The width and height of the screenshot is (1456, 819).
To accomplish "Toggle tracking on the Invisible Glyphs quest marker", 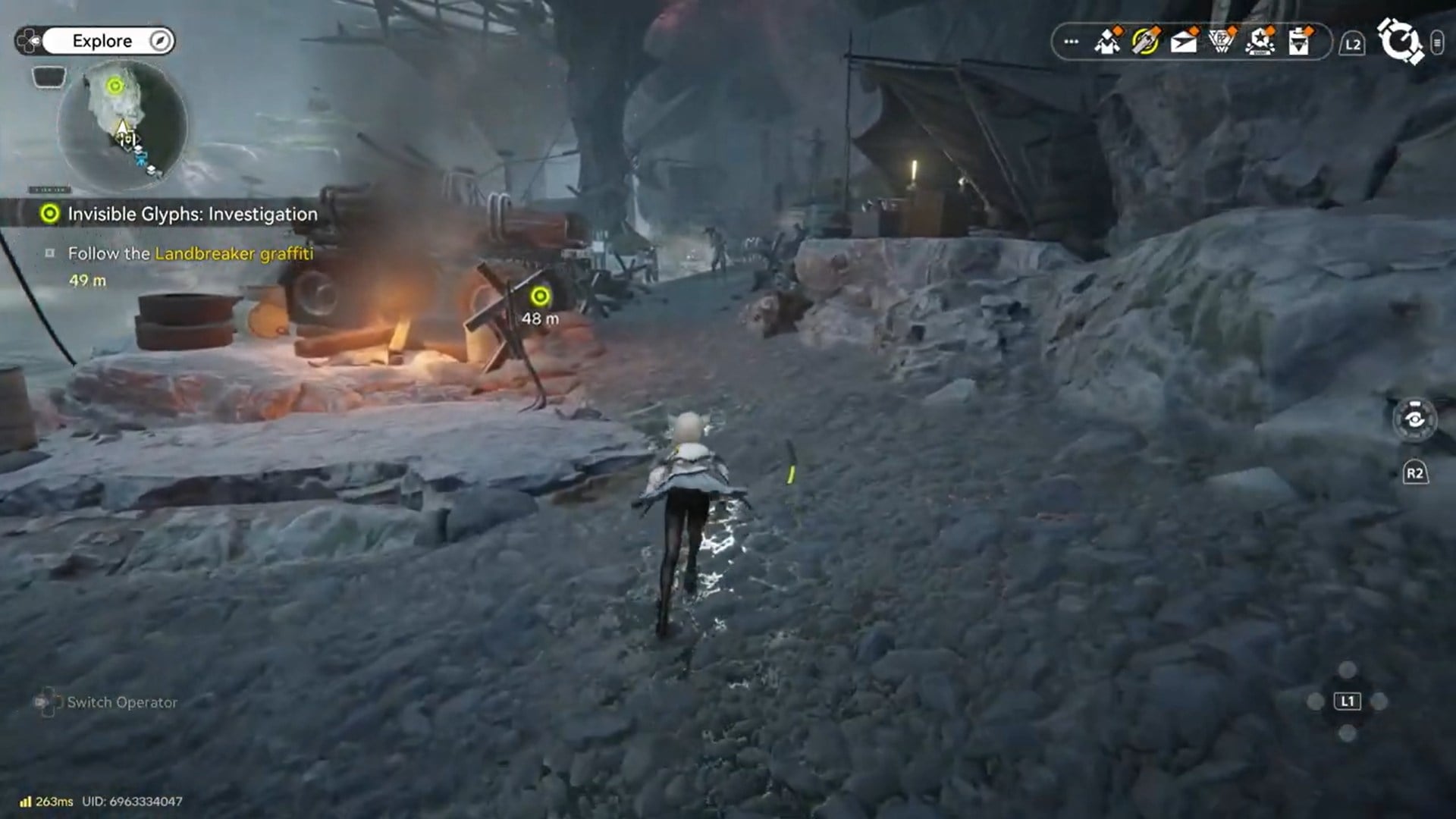I will pyautogui.click(x=49, y=214).
